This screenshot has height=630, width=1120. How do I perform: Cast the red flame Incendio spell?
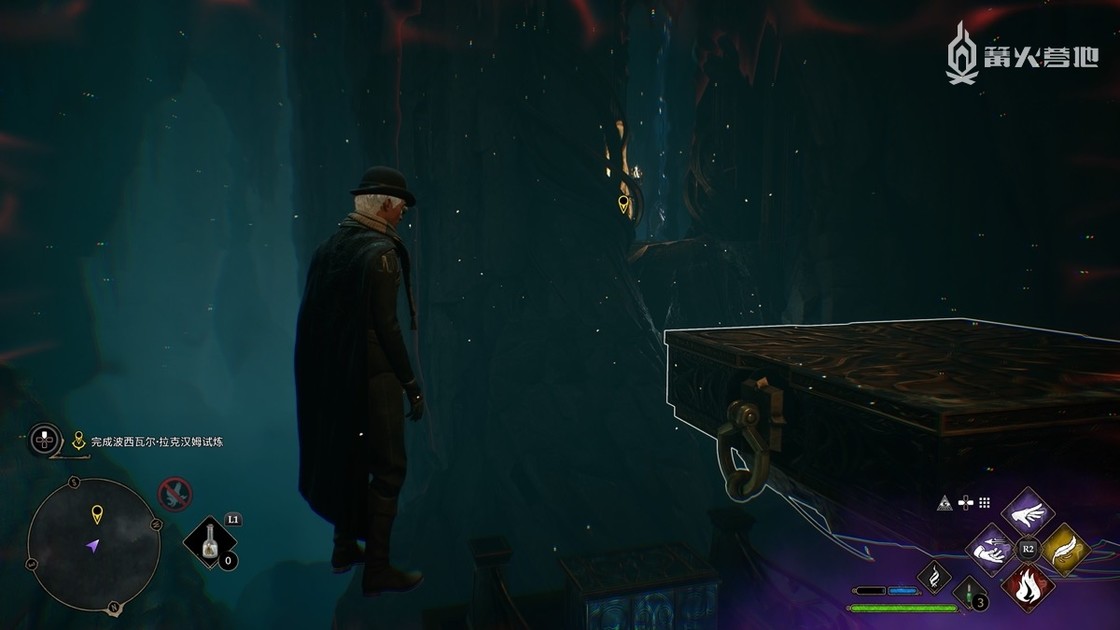1027,586
